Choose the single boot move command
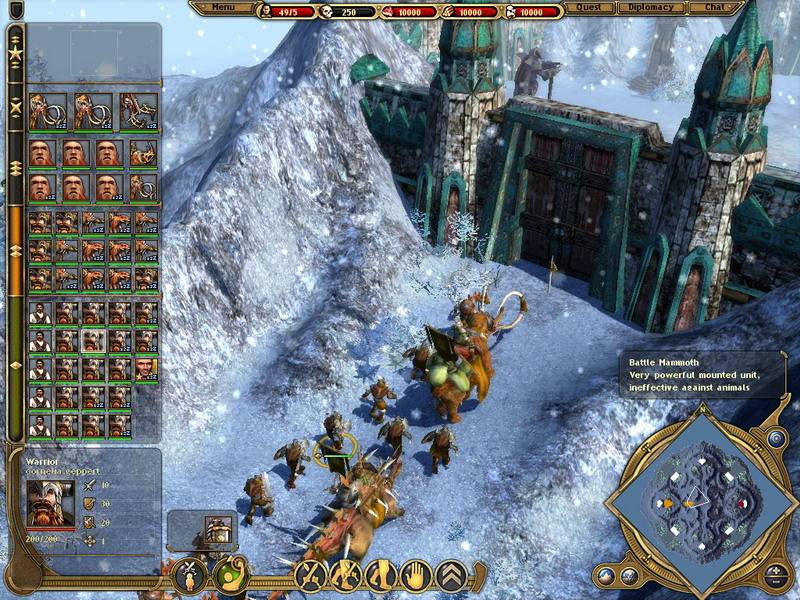 pos(381,575)
